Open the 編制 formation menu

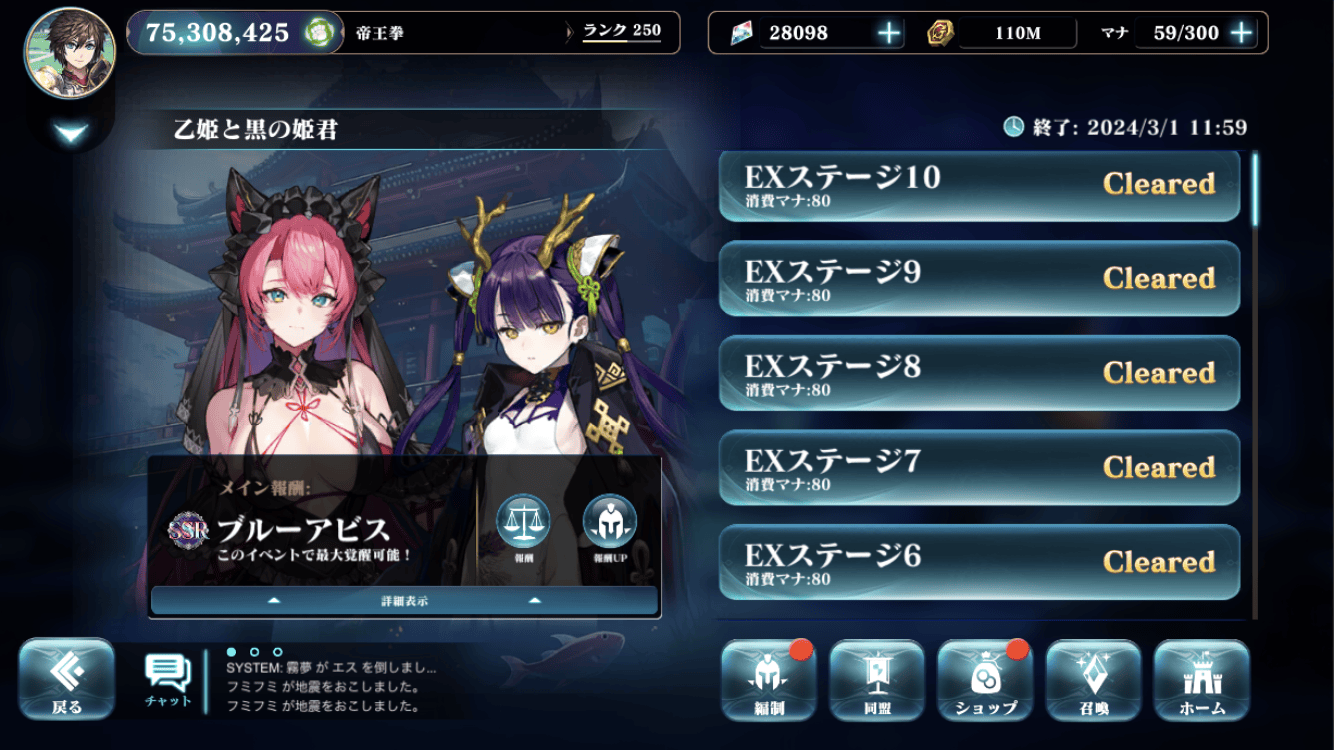click(768, 680)
